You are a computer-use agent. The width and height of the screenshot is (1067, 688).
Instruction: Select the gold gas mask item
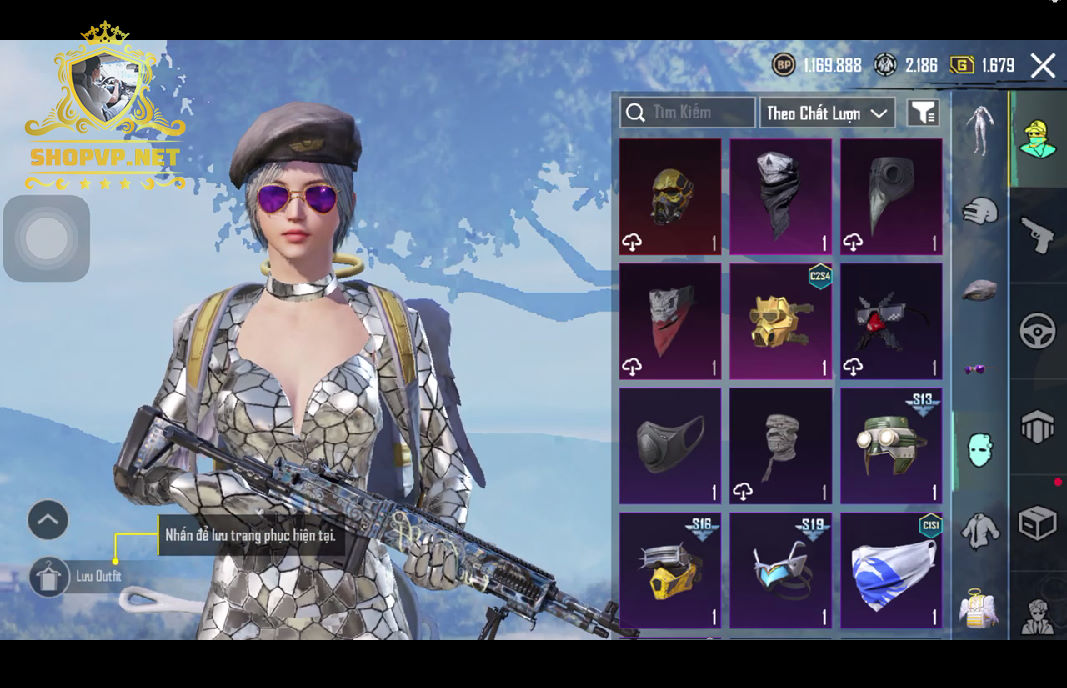coord(670,196)
